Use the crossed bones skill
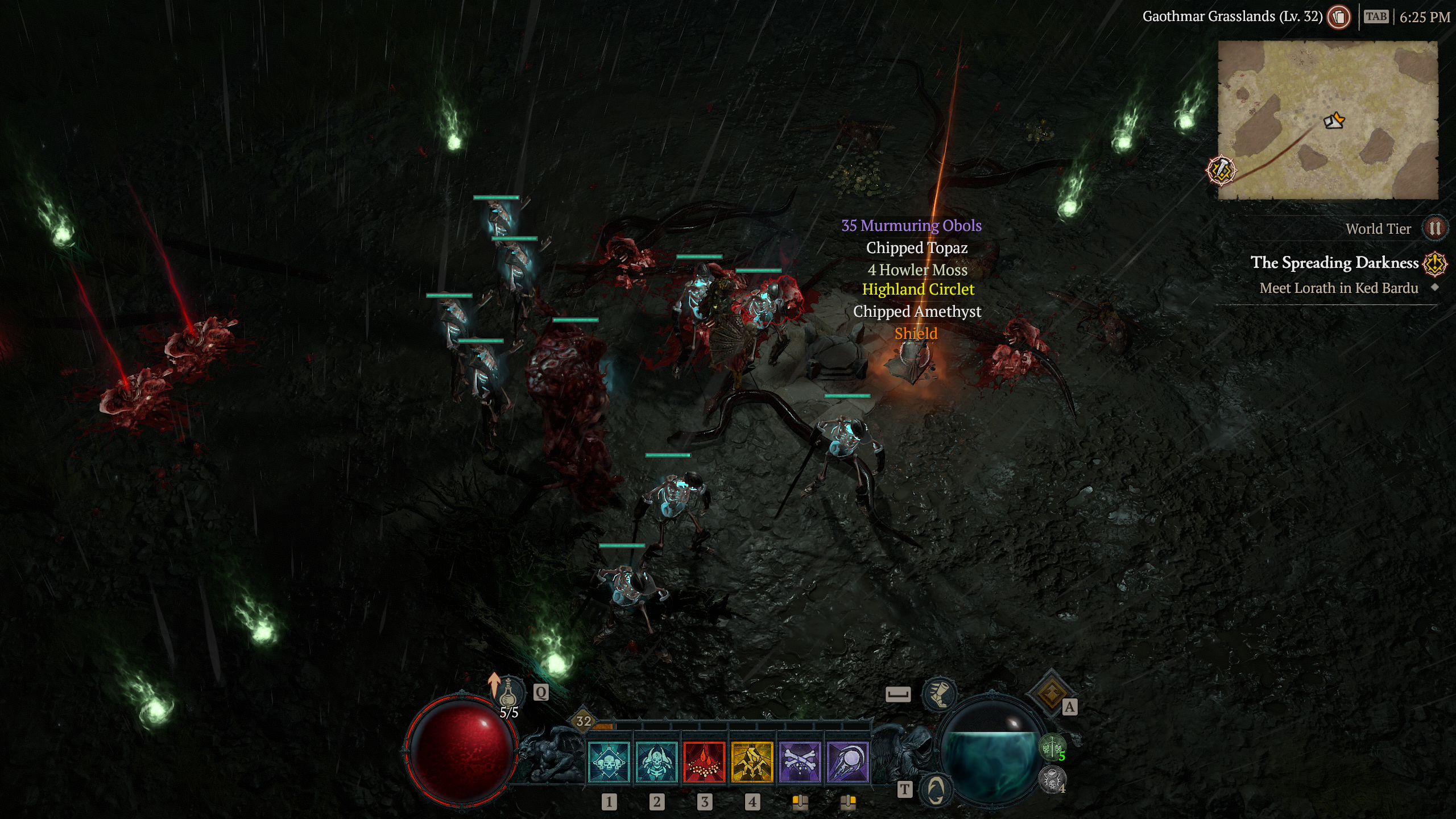Screen dimensions: 1456x819 (800, 762)
